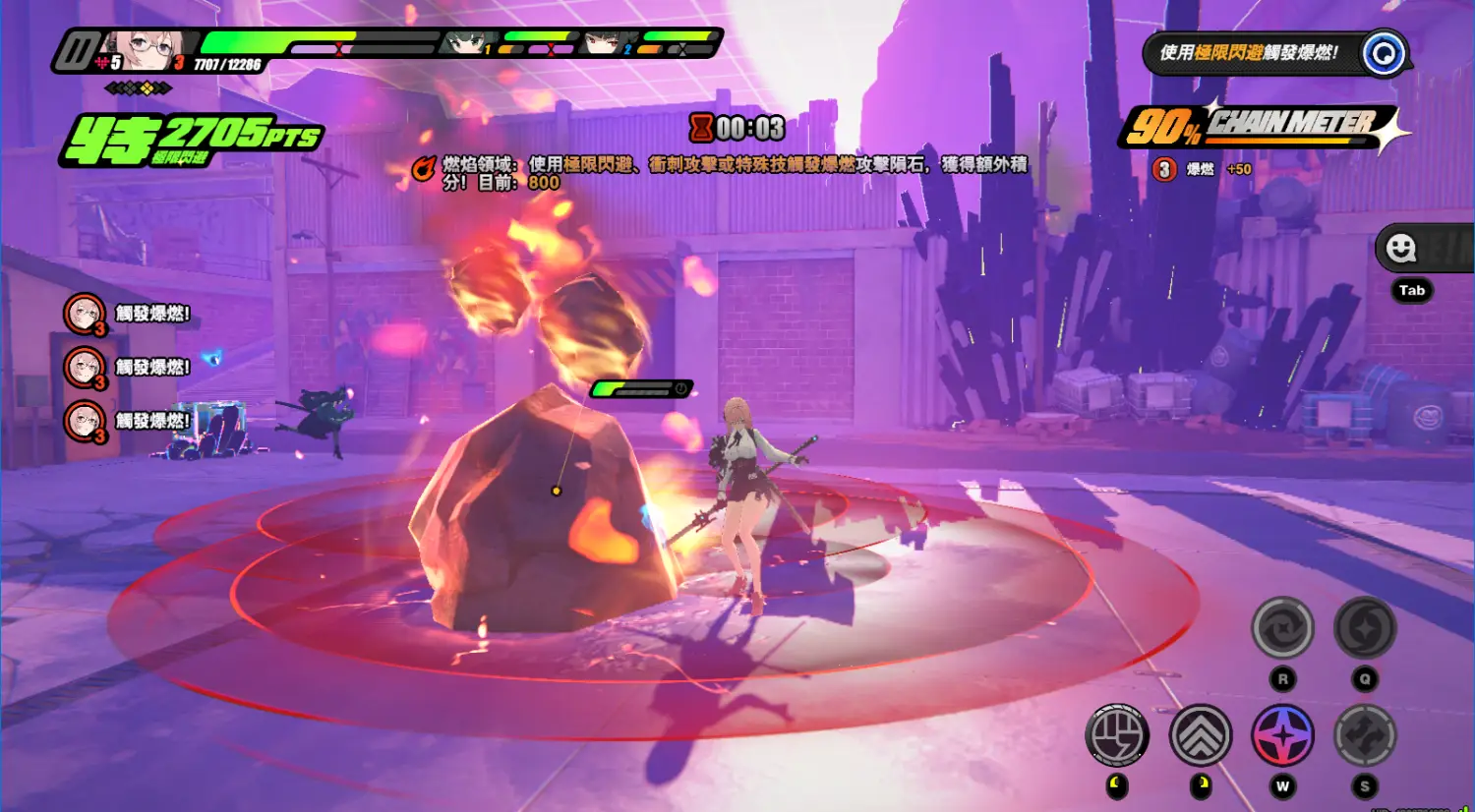This screenshot has height=812, width=1475.
Task: Open the emoji smiley panel
Action: [x=1401, y=248]
